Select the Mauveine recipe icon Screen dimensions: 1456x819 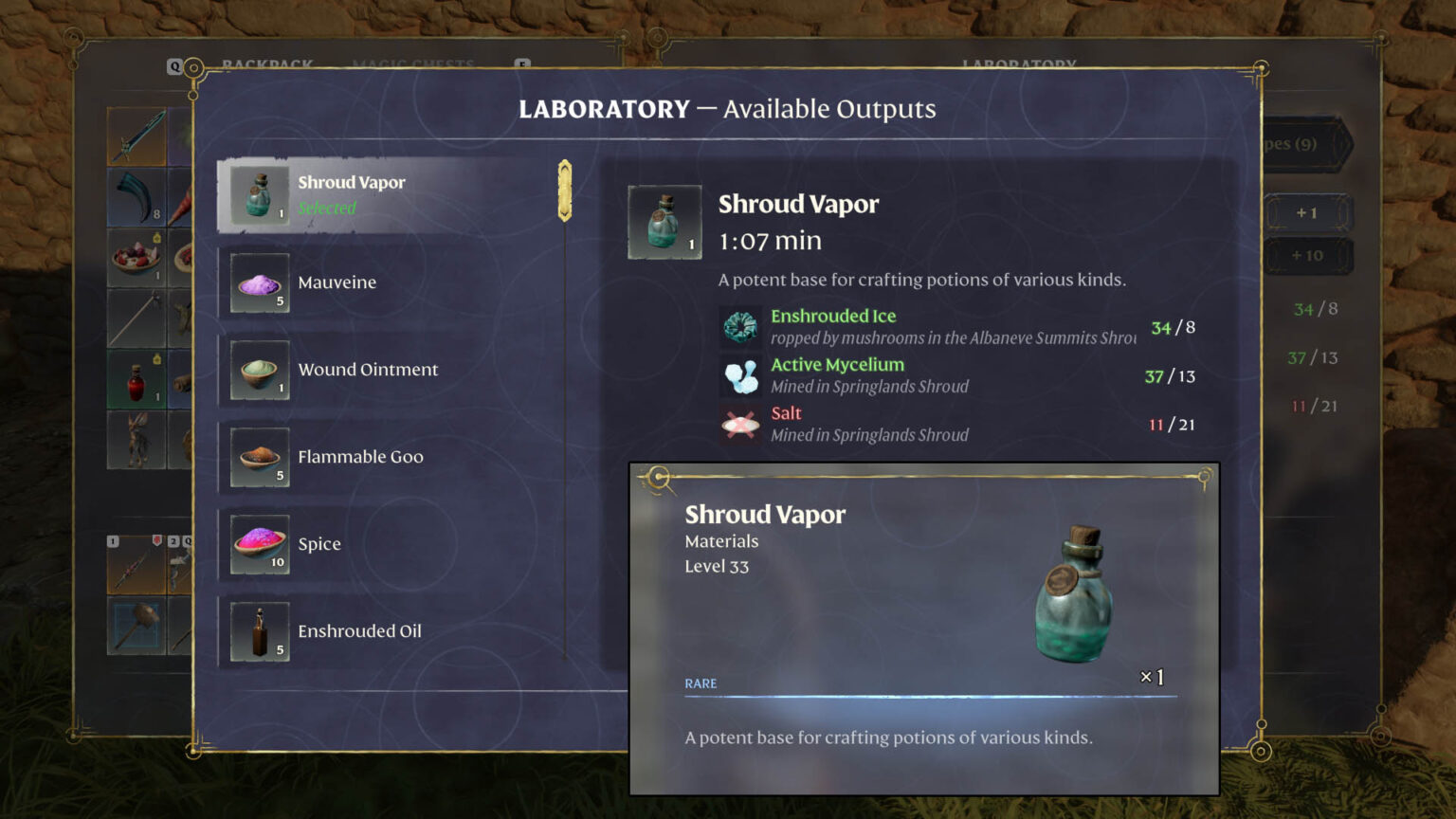click(x=258, y=282)
